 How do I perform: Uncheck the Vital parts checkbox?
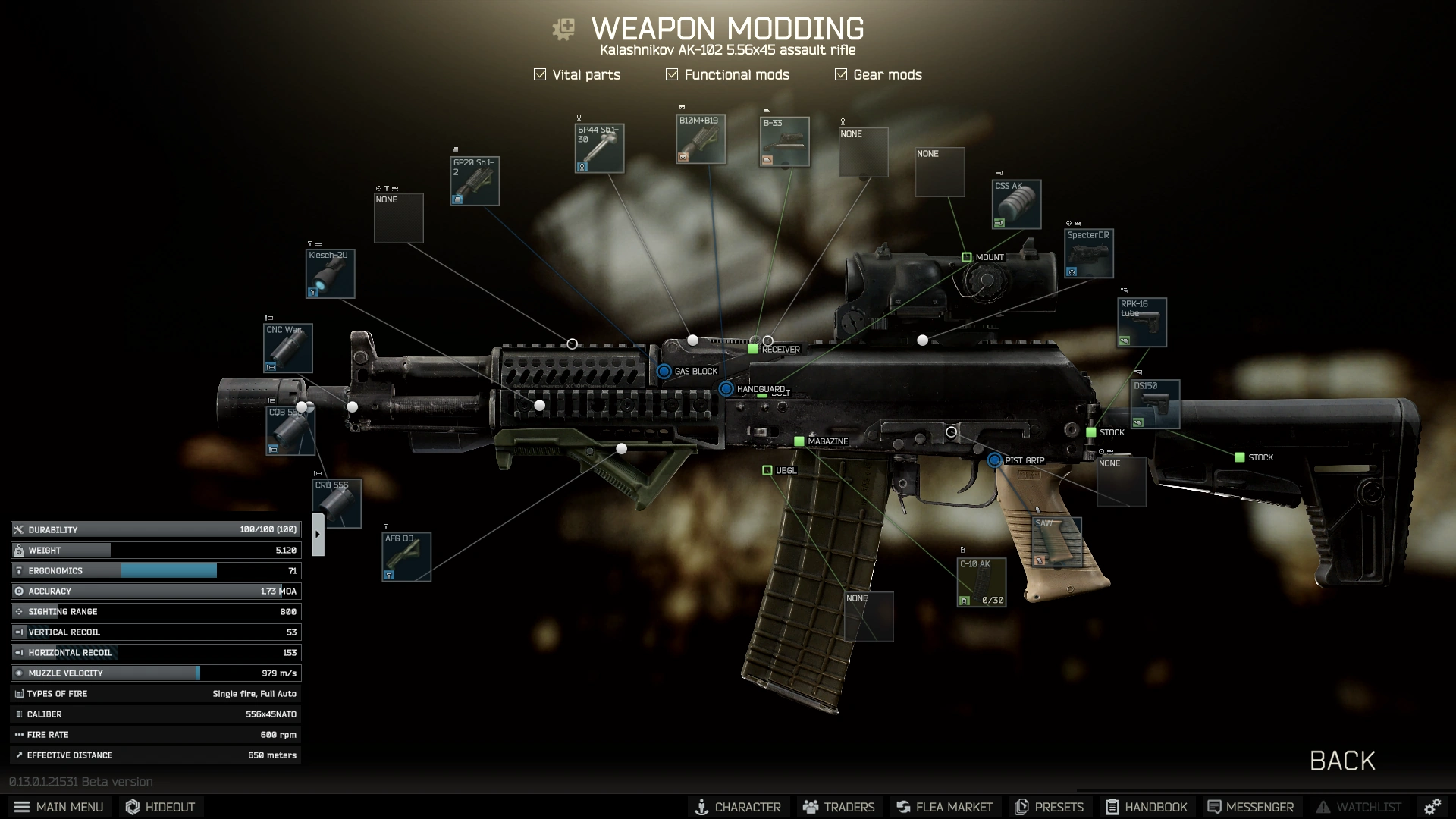[x=540, y=74]
